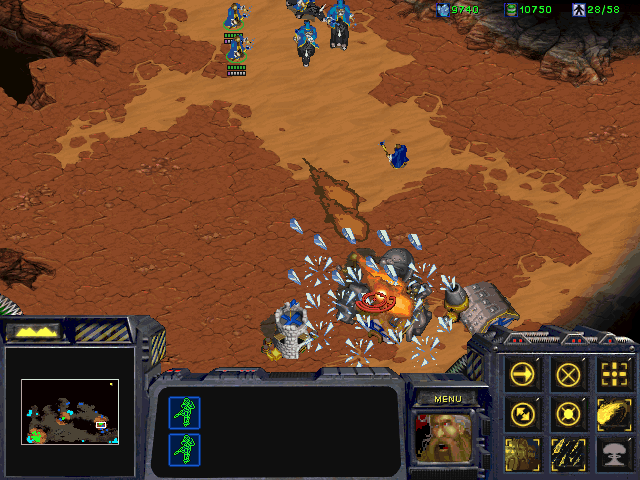This screenshot has height=480, width=640.
Task: Use the Hallucination ability icon
Action: click(x=524, y=451)
